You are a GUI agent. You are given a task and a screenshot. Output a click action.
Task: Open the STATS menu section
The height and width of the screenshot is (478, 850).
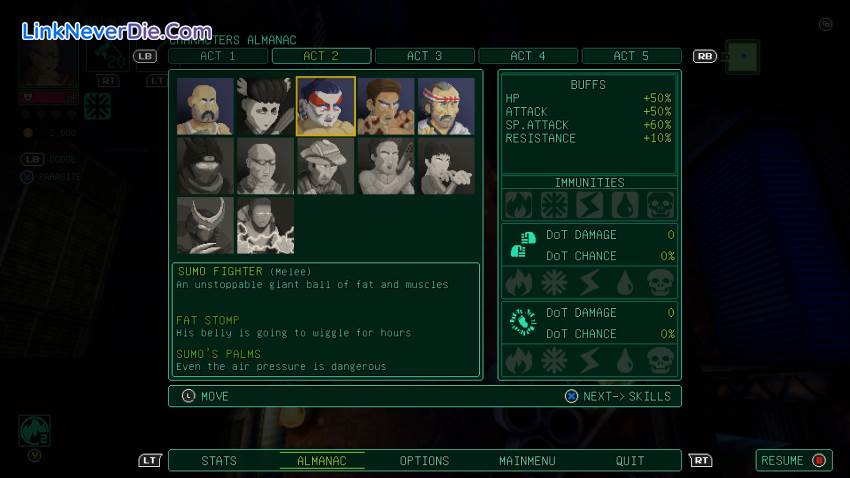tap(219, 461)
